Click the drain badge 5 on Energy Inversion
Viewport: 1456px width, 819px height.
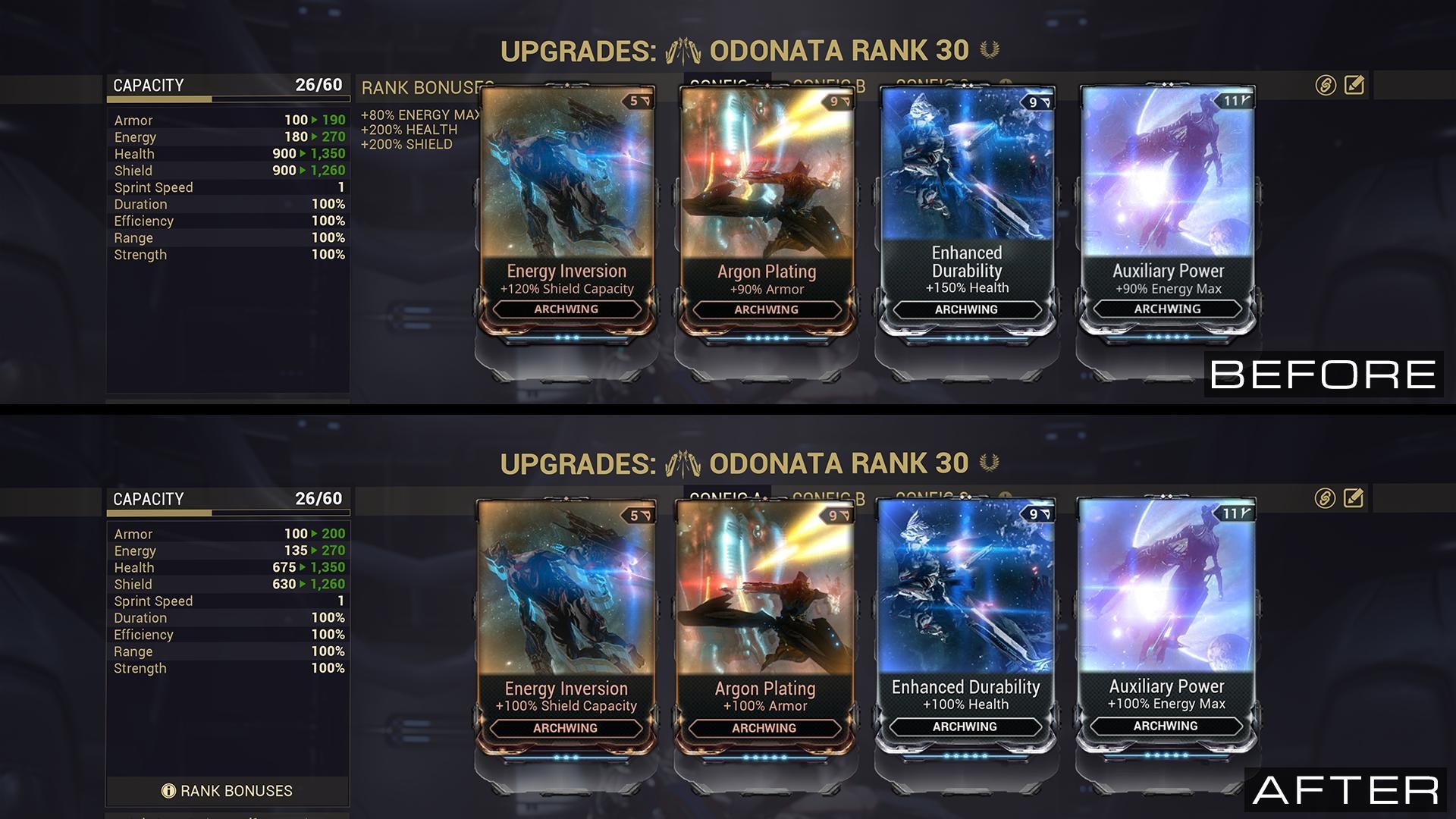tap(632, 99)
